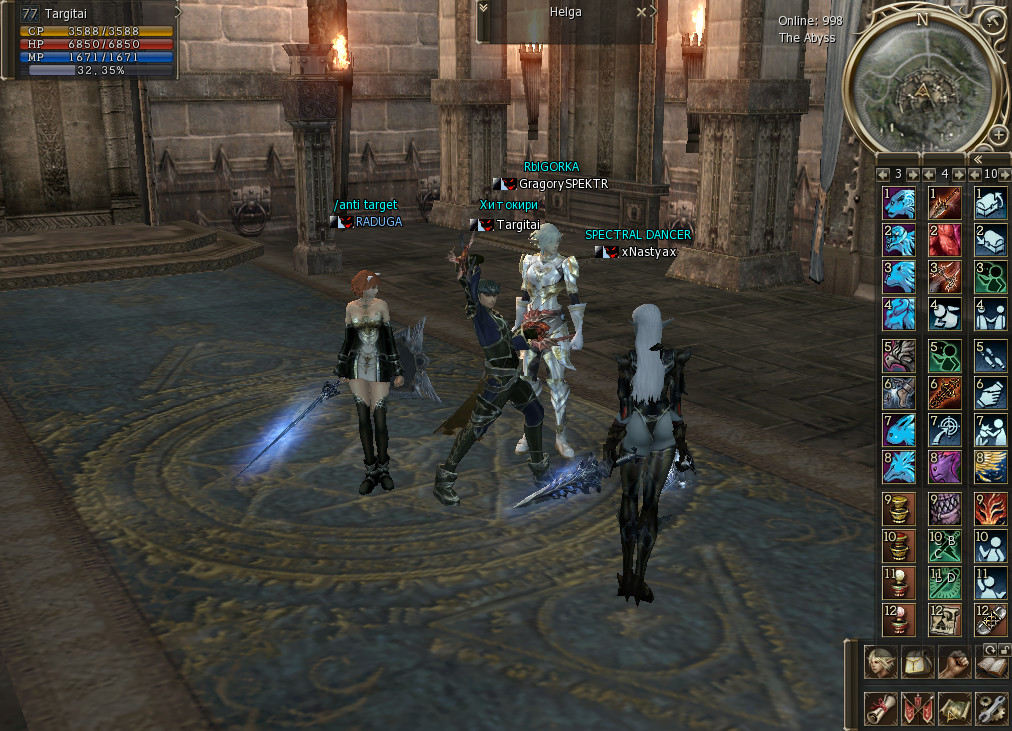Activate the target crosshair action in slot 7
1012x731 pixels.
tap(945, 430)
